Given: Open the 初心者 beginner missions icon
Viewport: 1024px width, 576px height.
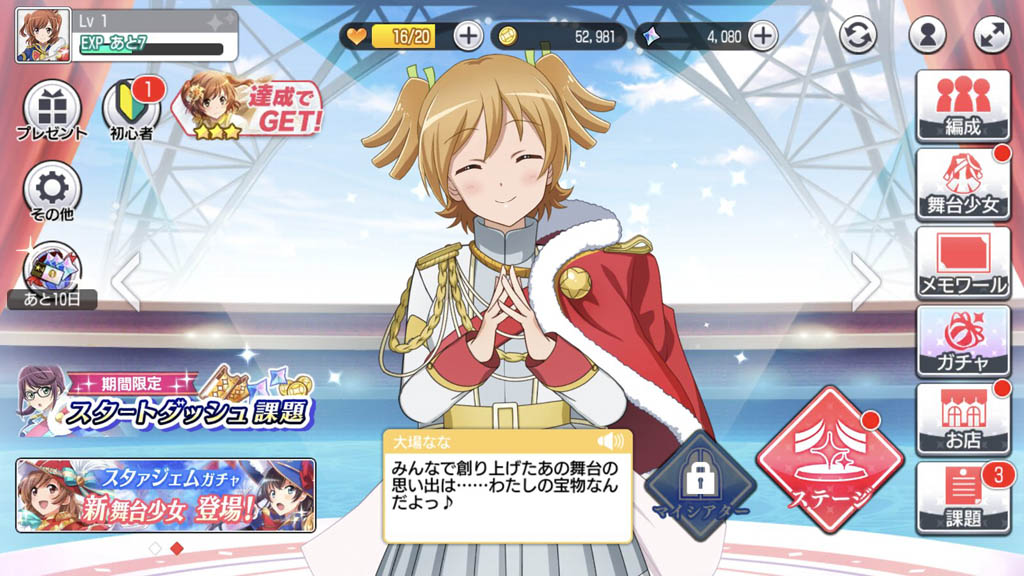Looking at the screenshot, I should pyautogui.click(x=131, y=110).
